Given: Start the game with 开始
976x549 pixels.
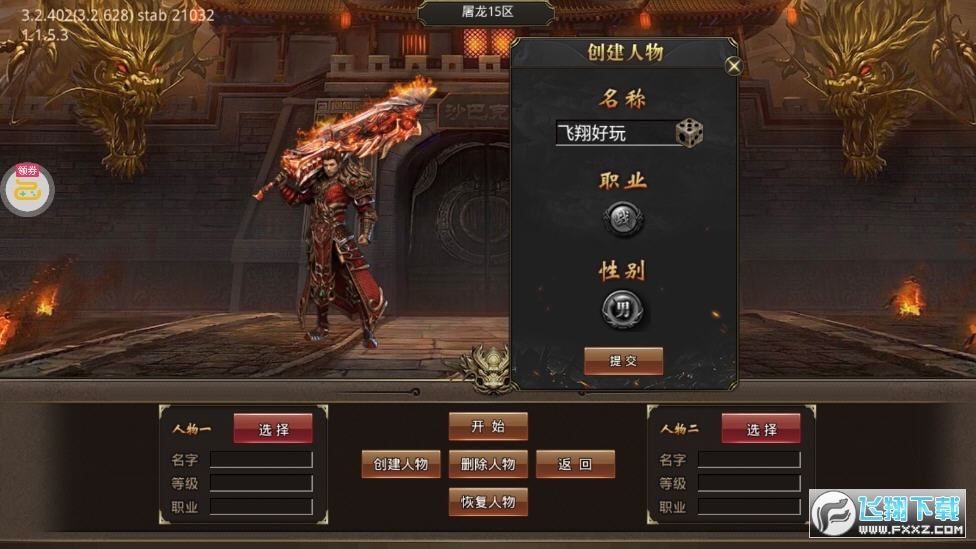Looking at the screenshot, I should (488, 426).
